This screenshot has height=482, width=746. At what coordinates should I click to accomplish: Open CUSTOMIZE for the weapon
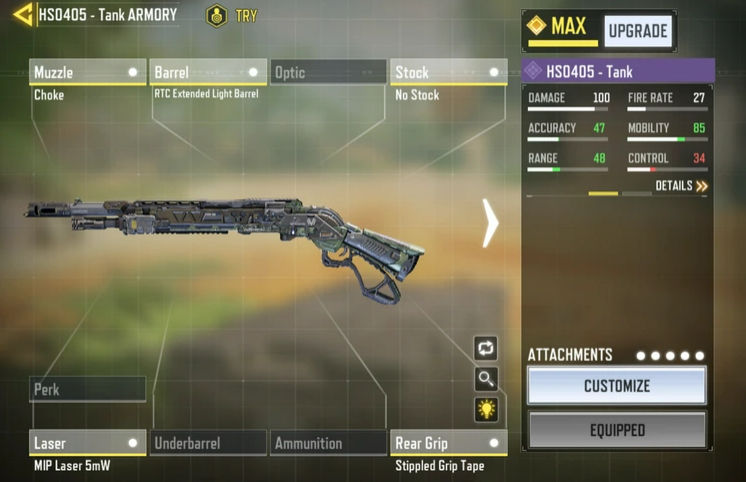[617, 386]
